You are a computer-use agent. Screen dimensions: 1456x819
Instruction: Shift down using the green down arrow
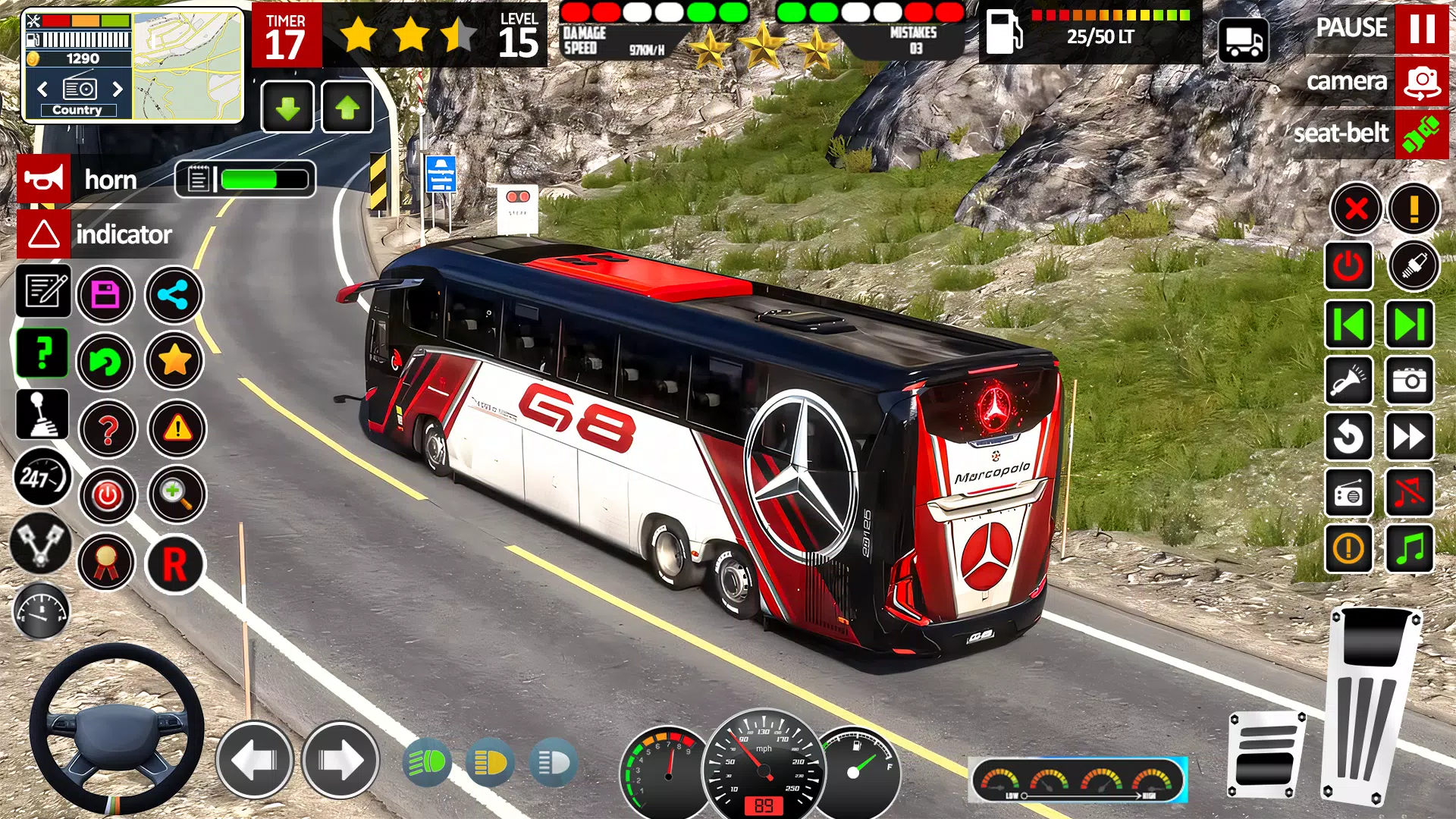[x=287, y=105]
